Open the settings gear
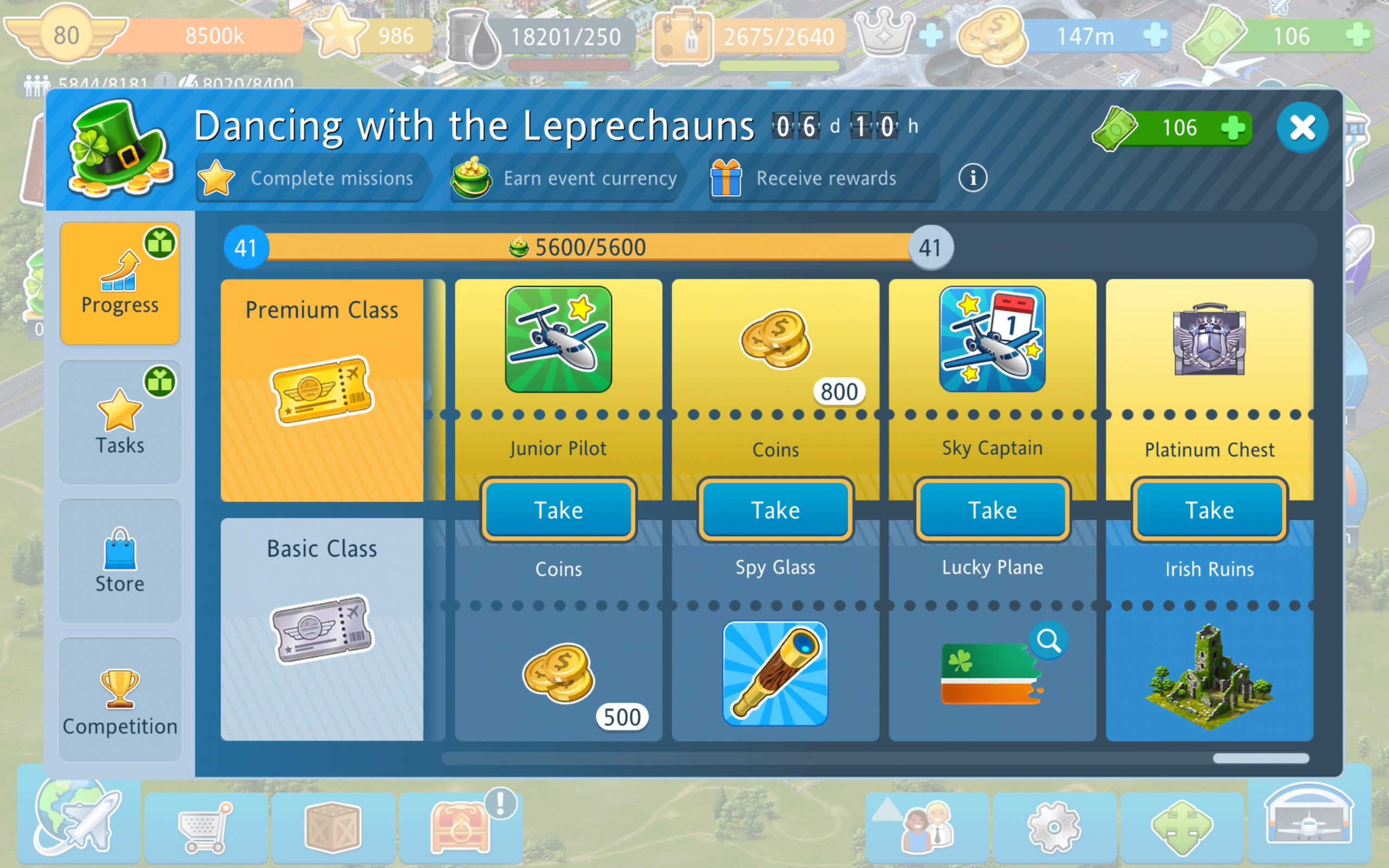 pyautogui.click(x=1054, y=828)
